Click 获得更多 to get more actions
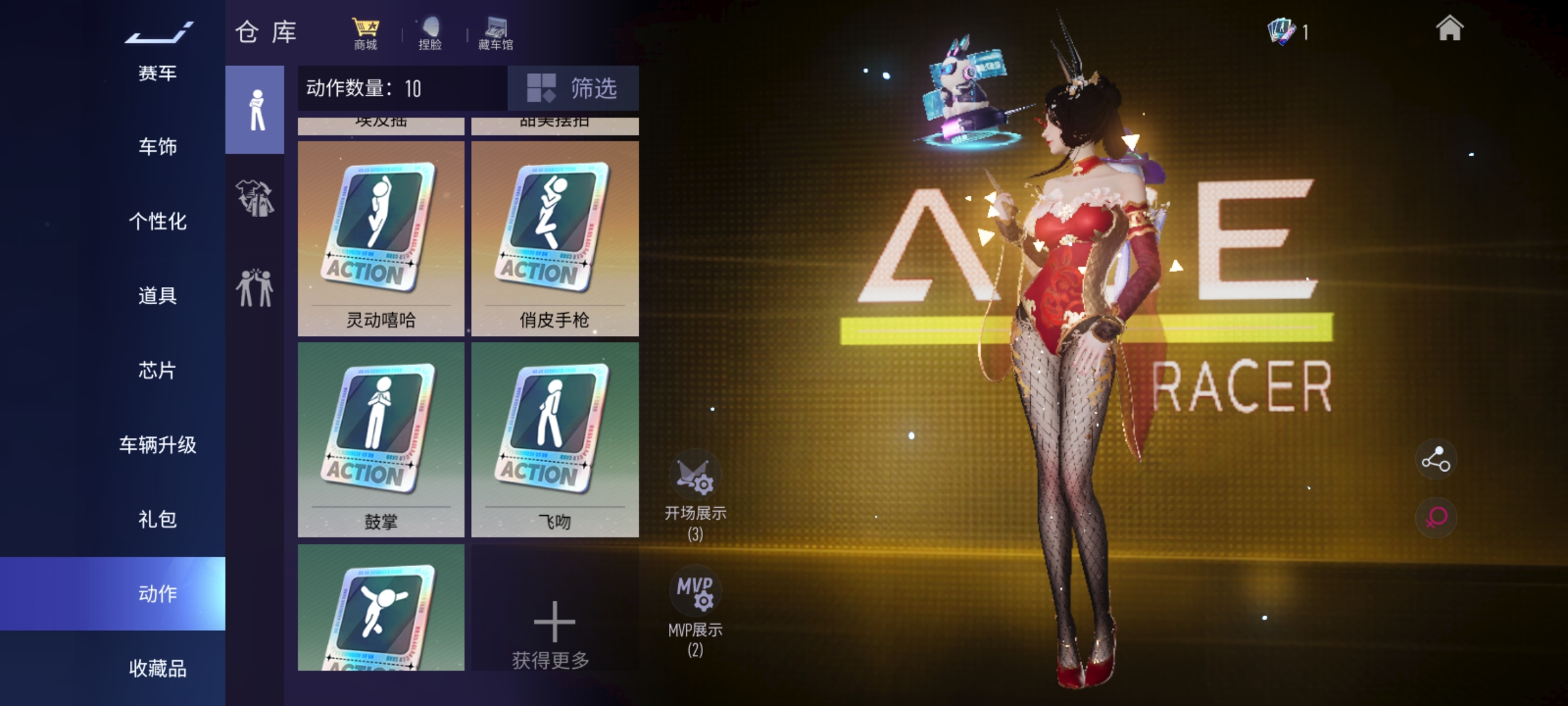1568x706 pixels. [553, 633]
